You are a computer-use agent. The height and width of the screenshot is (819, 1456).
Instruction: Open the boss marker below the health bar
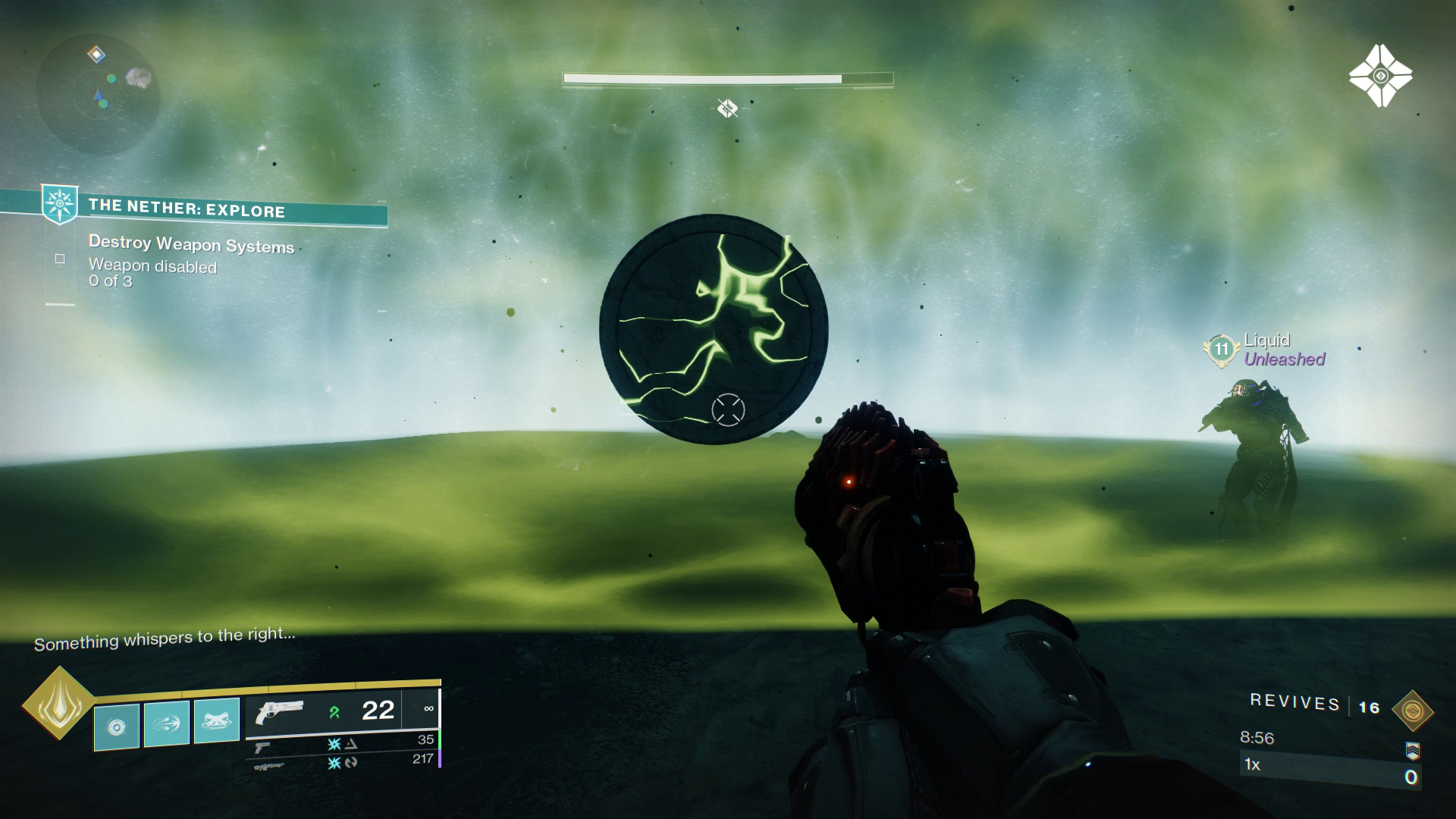point(726,108)
